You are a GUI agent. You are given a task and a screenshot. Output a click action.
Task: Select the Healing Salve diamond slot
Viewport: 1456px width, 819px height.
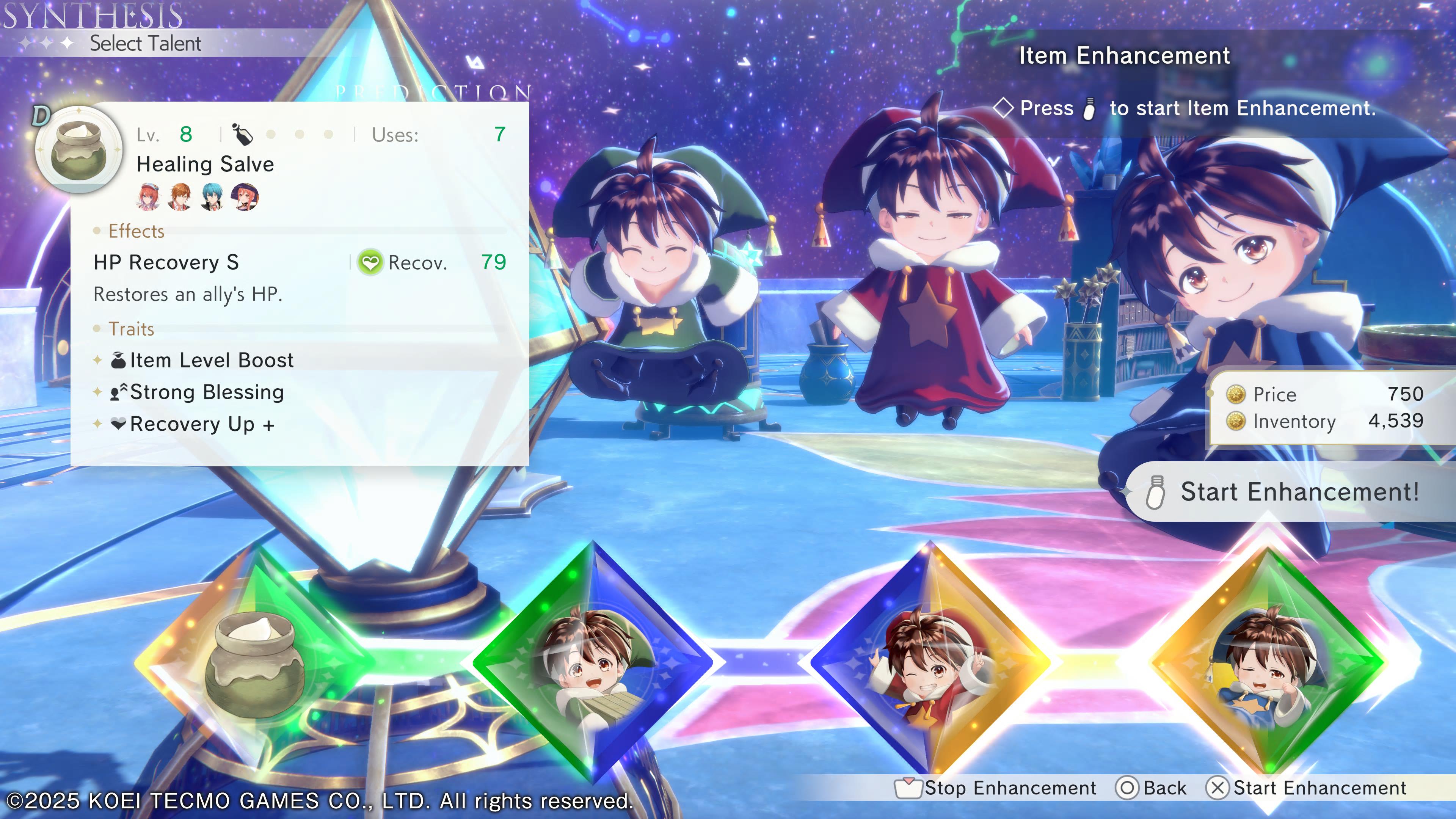[x=254, y=661]
